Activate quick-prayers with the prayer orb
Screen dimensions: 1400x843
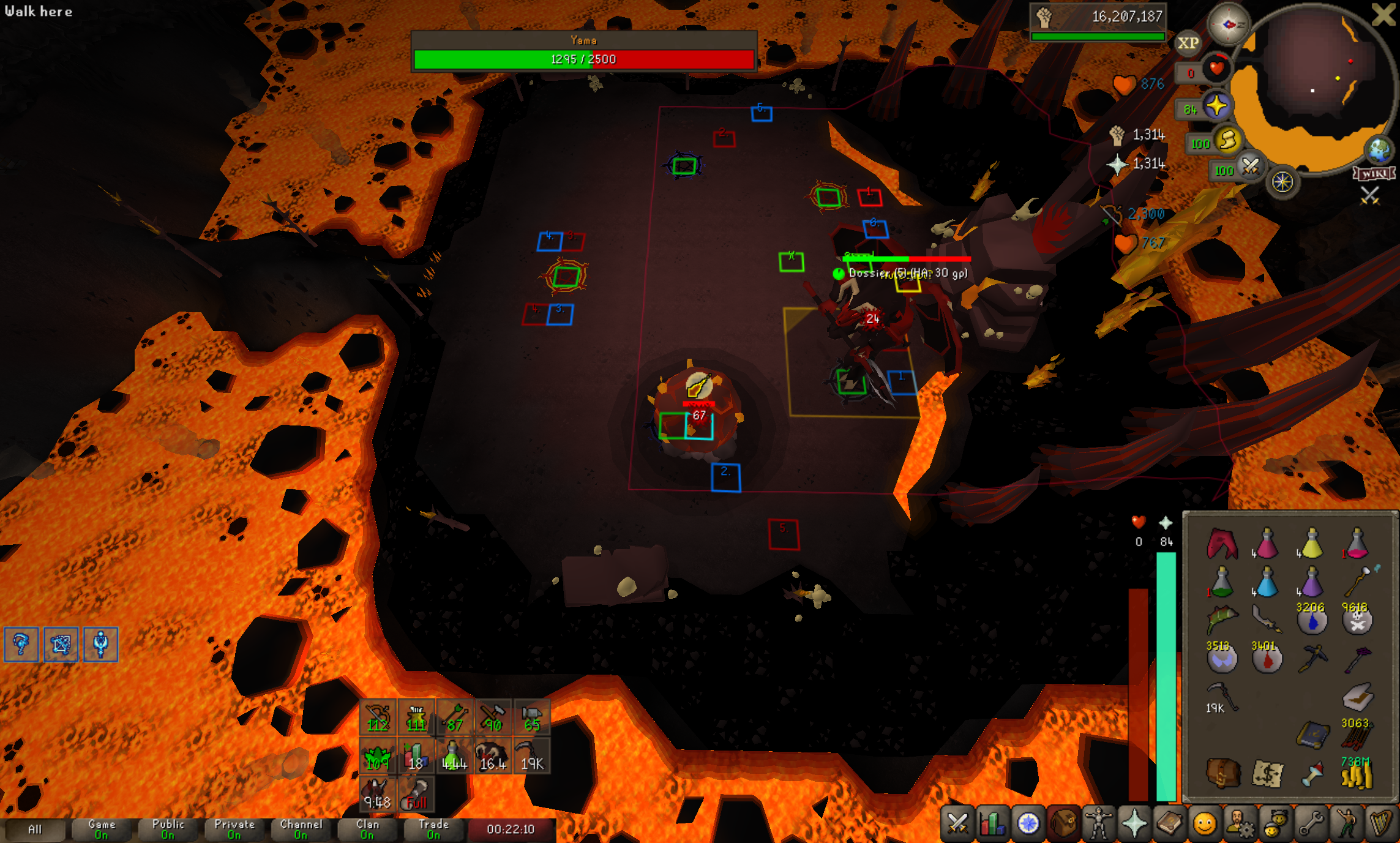tap(1216, 107)
